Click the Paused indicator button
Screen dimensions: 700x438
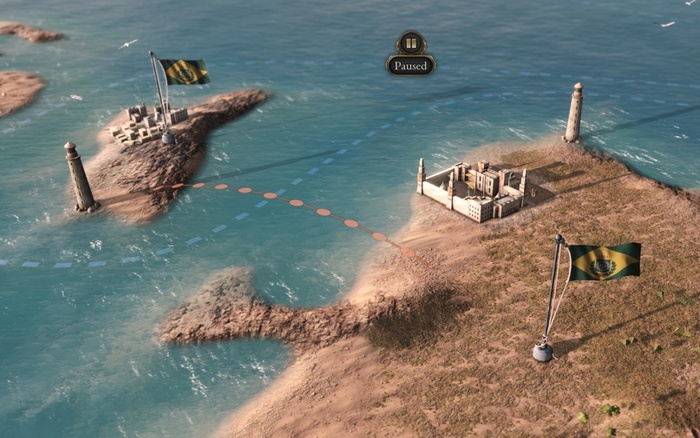pyautogui.click(x=410, y=55)
